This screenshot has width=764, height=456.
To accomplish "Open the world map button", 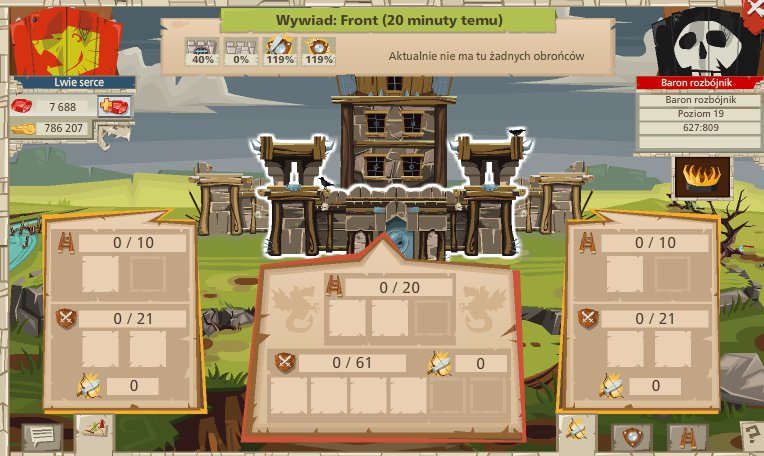I will click(x=94, y=427).
